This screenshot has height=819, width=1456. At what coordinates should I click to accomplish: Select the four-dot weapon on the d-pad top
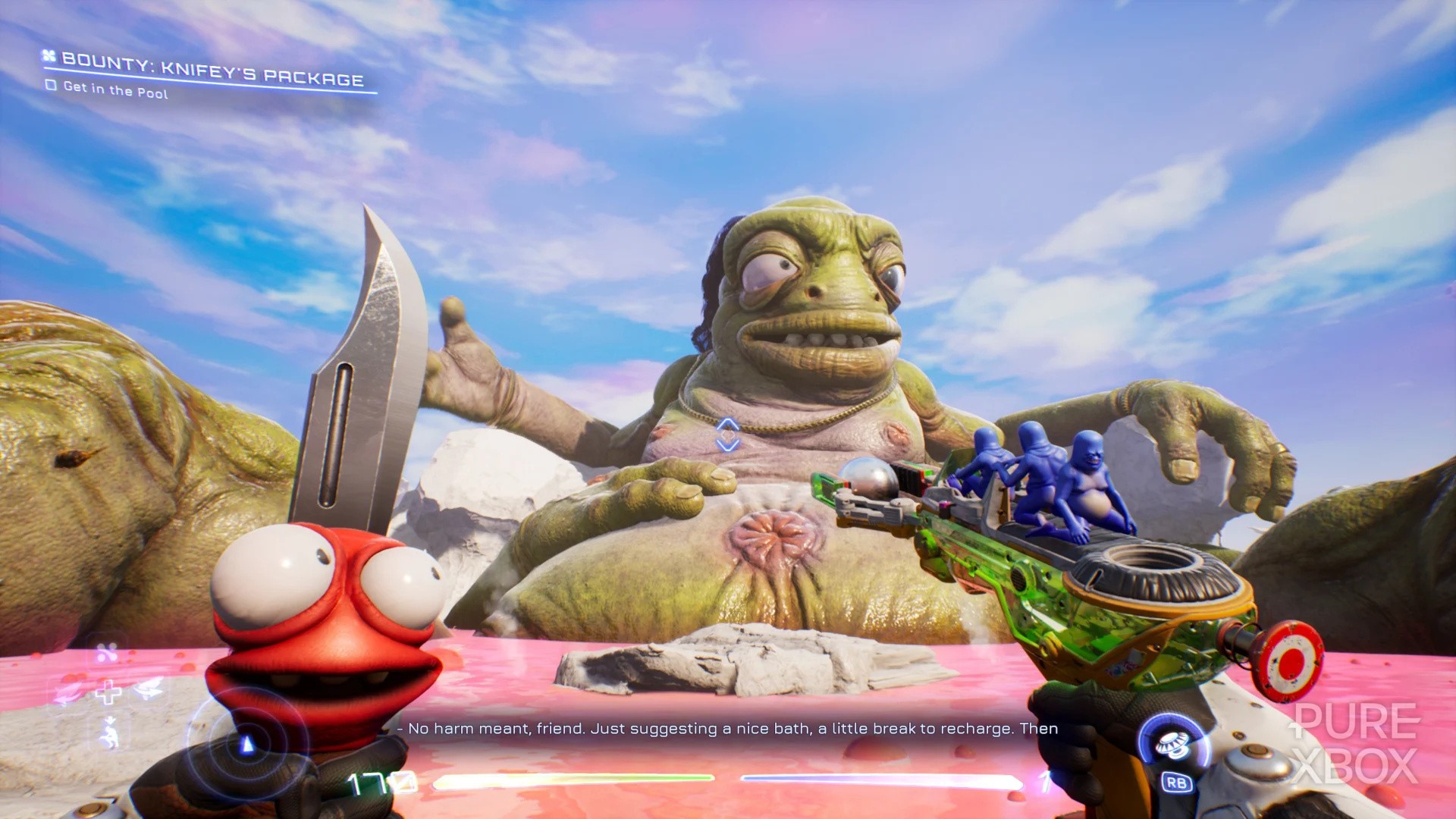[x=107, y=652]
